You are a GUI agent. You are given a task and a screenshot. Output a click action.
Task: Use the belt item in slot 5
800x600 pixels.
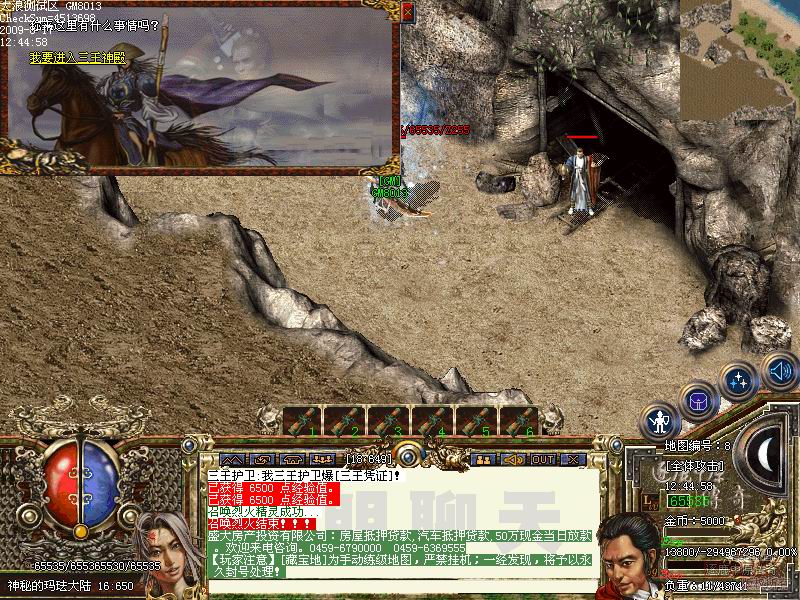(477, 421)
